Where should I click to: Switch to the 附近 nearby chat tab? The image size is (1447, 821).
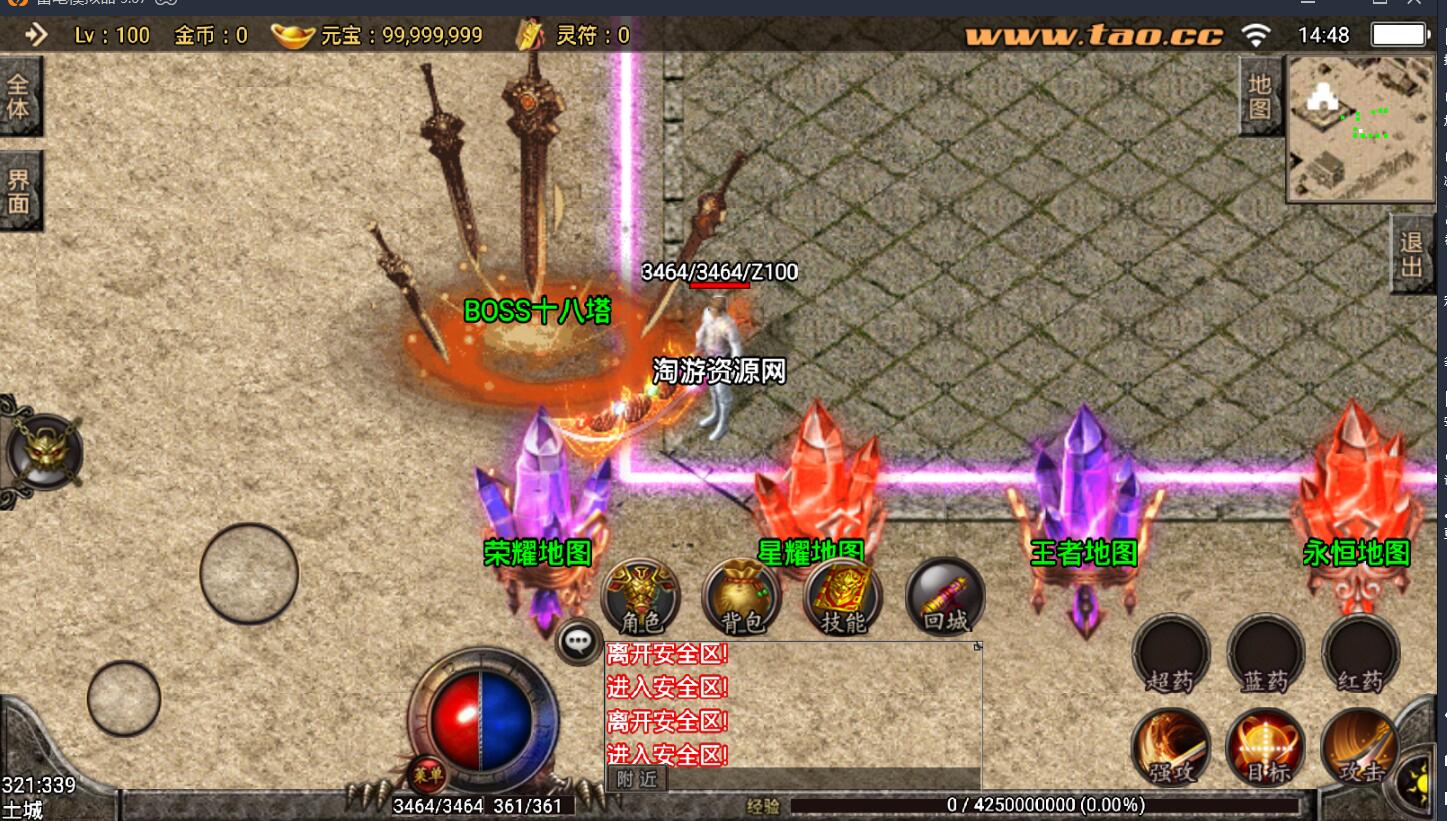pos(637,779)
